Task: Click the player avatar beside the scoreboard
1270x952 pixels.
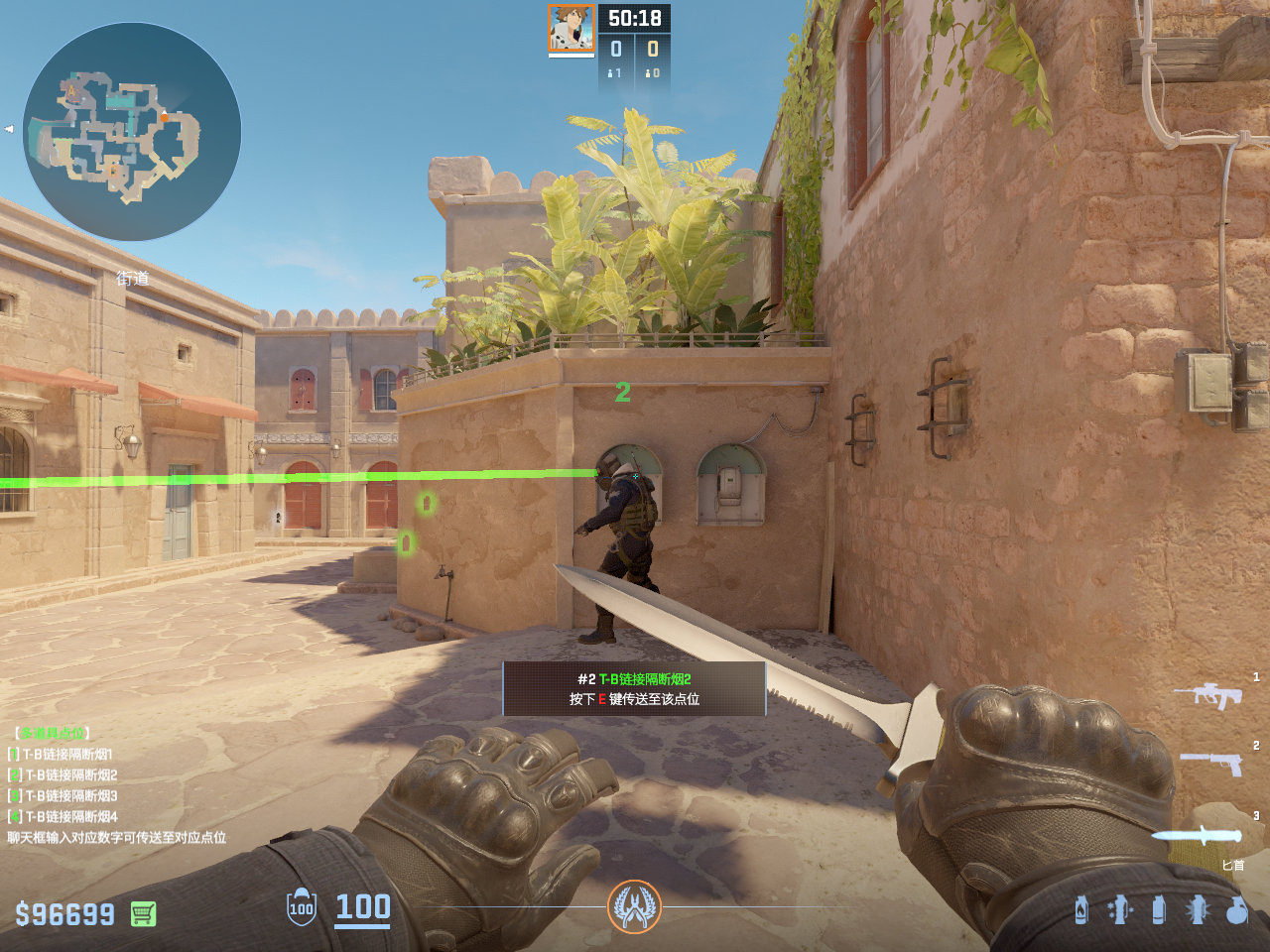Action: (571, 28)
